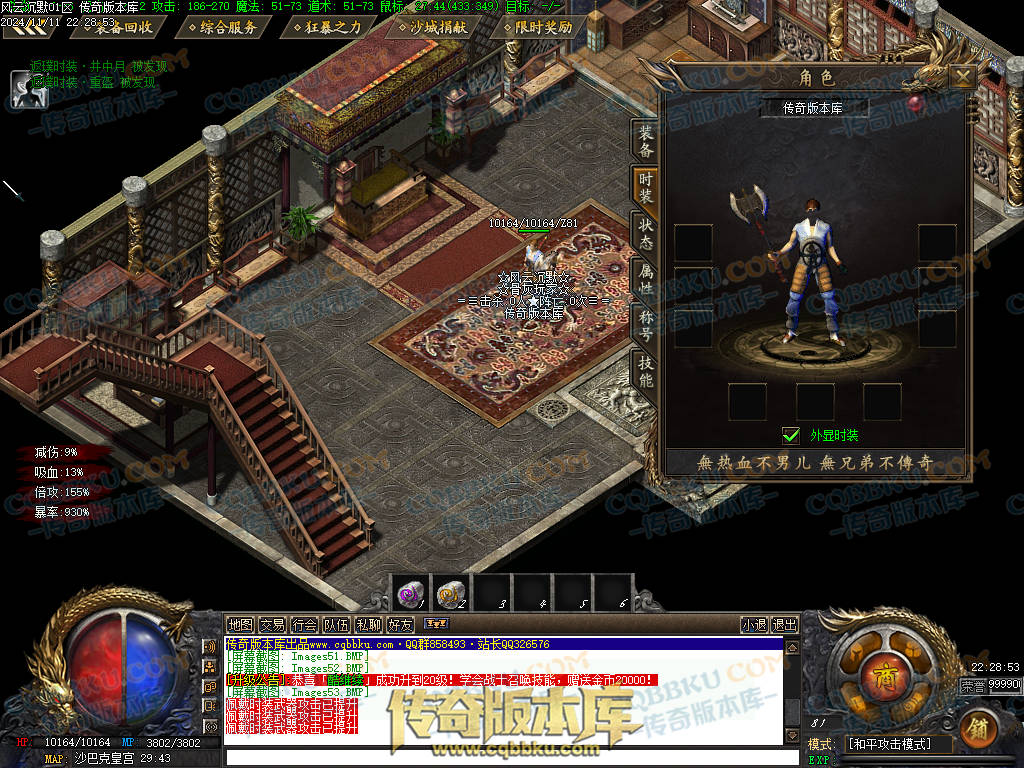The image size is (1024, 768).
Task: Open the 好友 friends list
Action: coord(400,625)
